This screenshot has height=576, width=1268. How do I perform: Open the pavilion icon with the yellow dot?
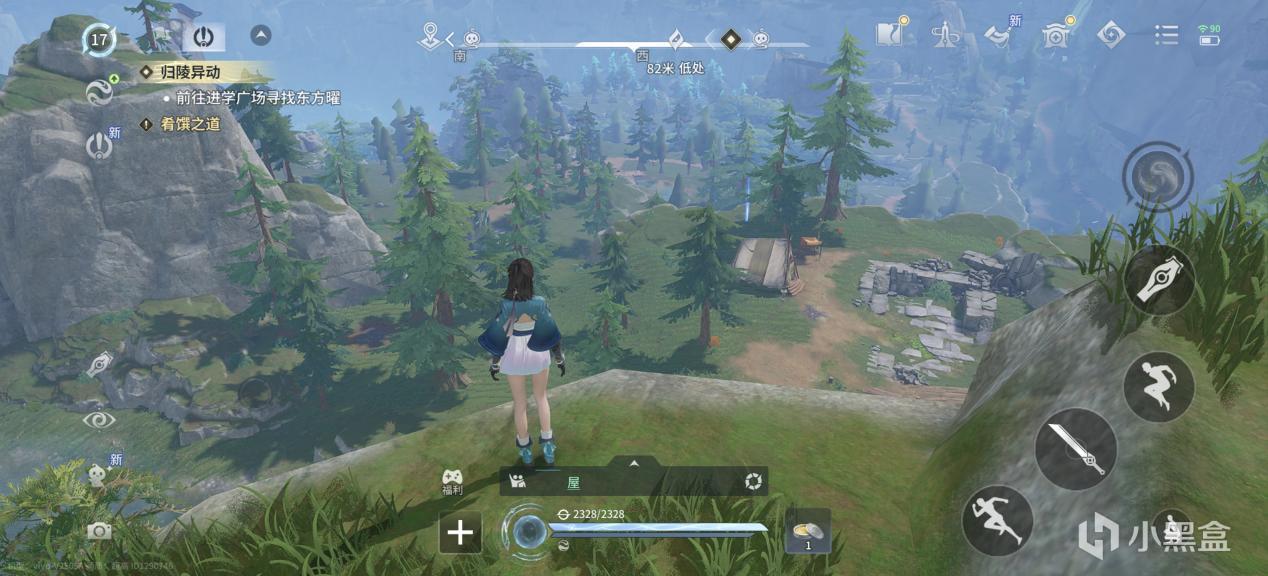[1055, 35]
